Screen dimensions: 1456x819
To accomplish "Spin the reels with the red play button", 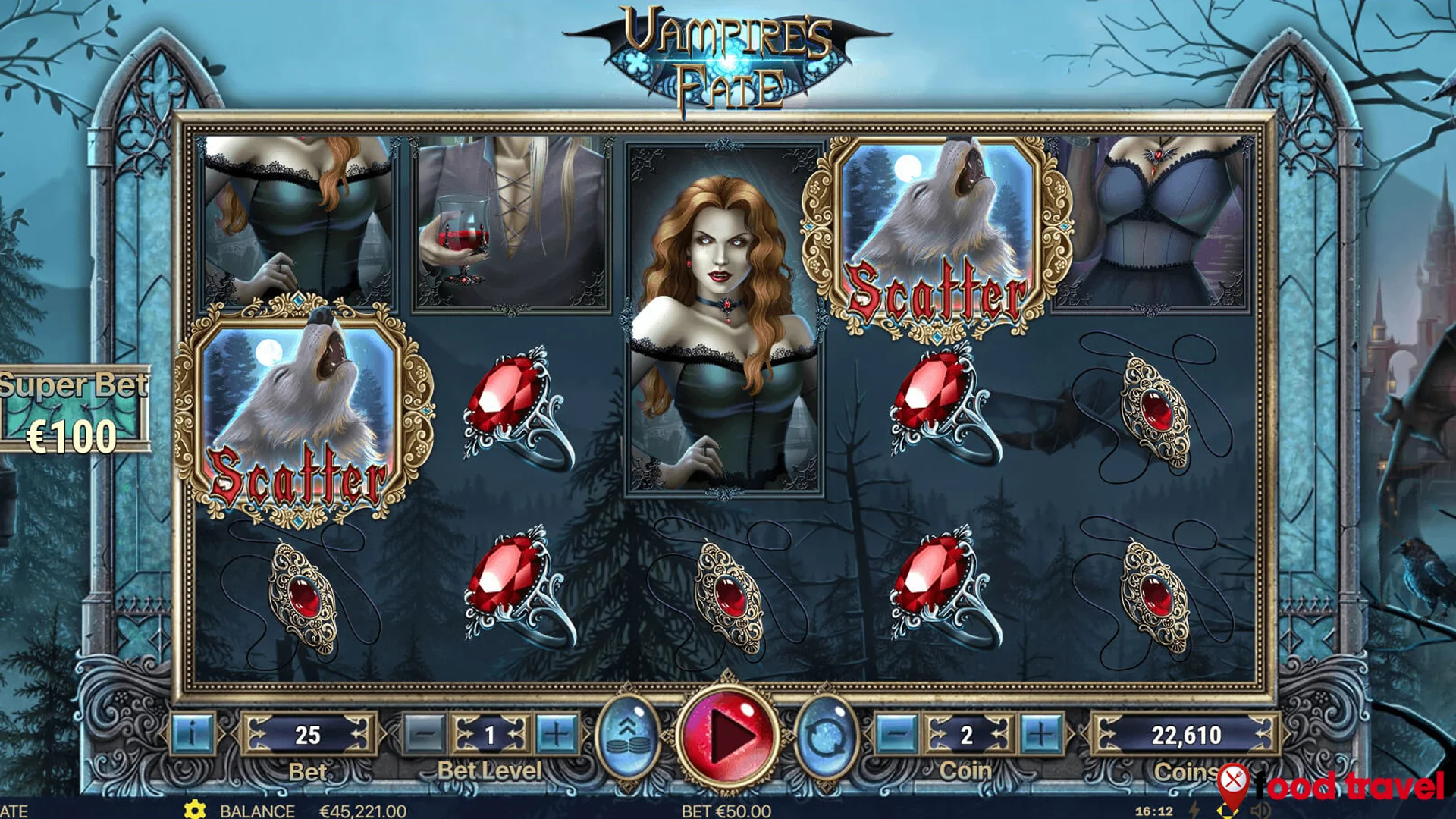I will pos(727,735).
